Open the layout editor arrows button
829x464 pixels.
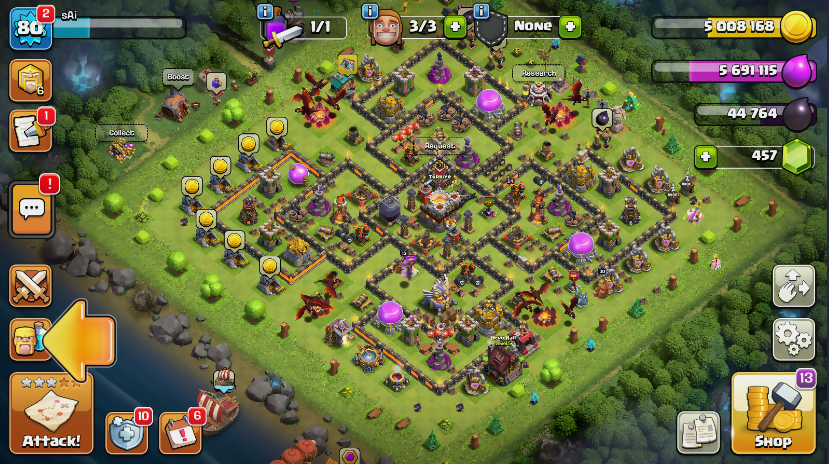(793, 286)
